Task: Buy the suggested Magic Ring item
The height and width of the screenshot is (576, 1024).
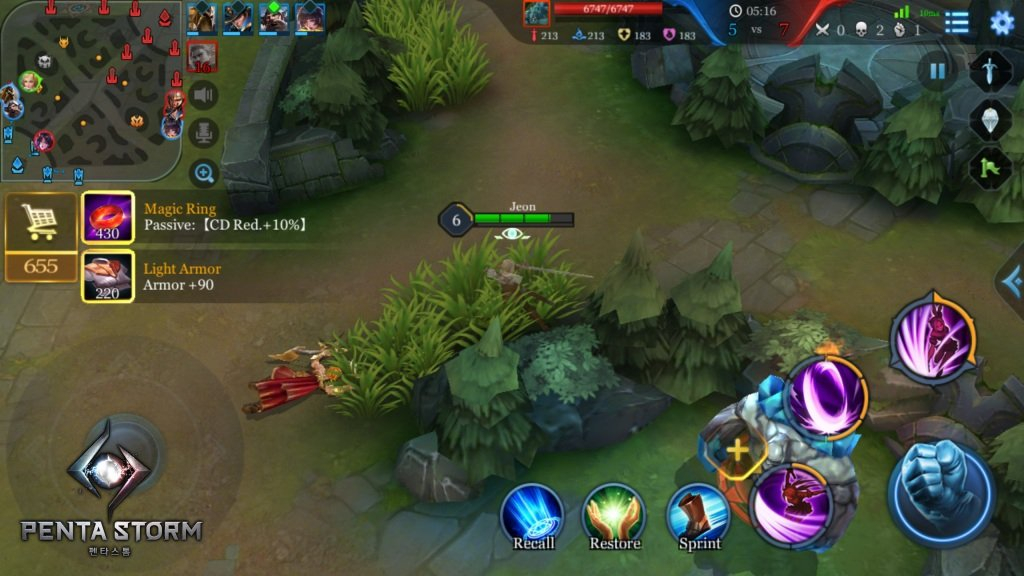Action: pyautogui.click(x=108, y=218)
